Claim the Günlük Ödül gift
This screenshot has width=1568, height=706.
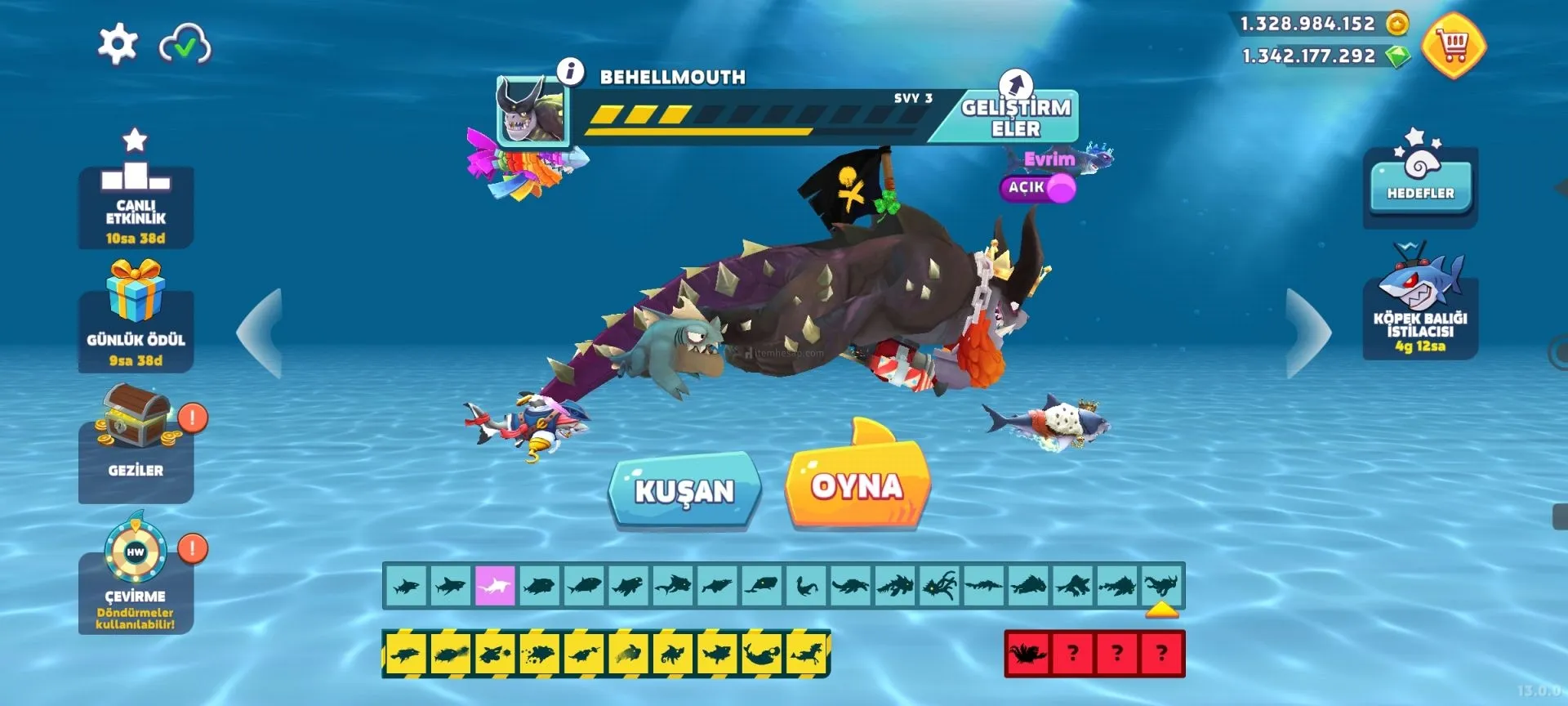tap(136, 319)
